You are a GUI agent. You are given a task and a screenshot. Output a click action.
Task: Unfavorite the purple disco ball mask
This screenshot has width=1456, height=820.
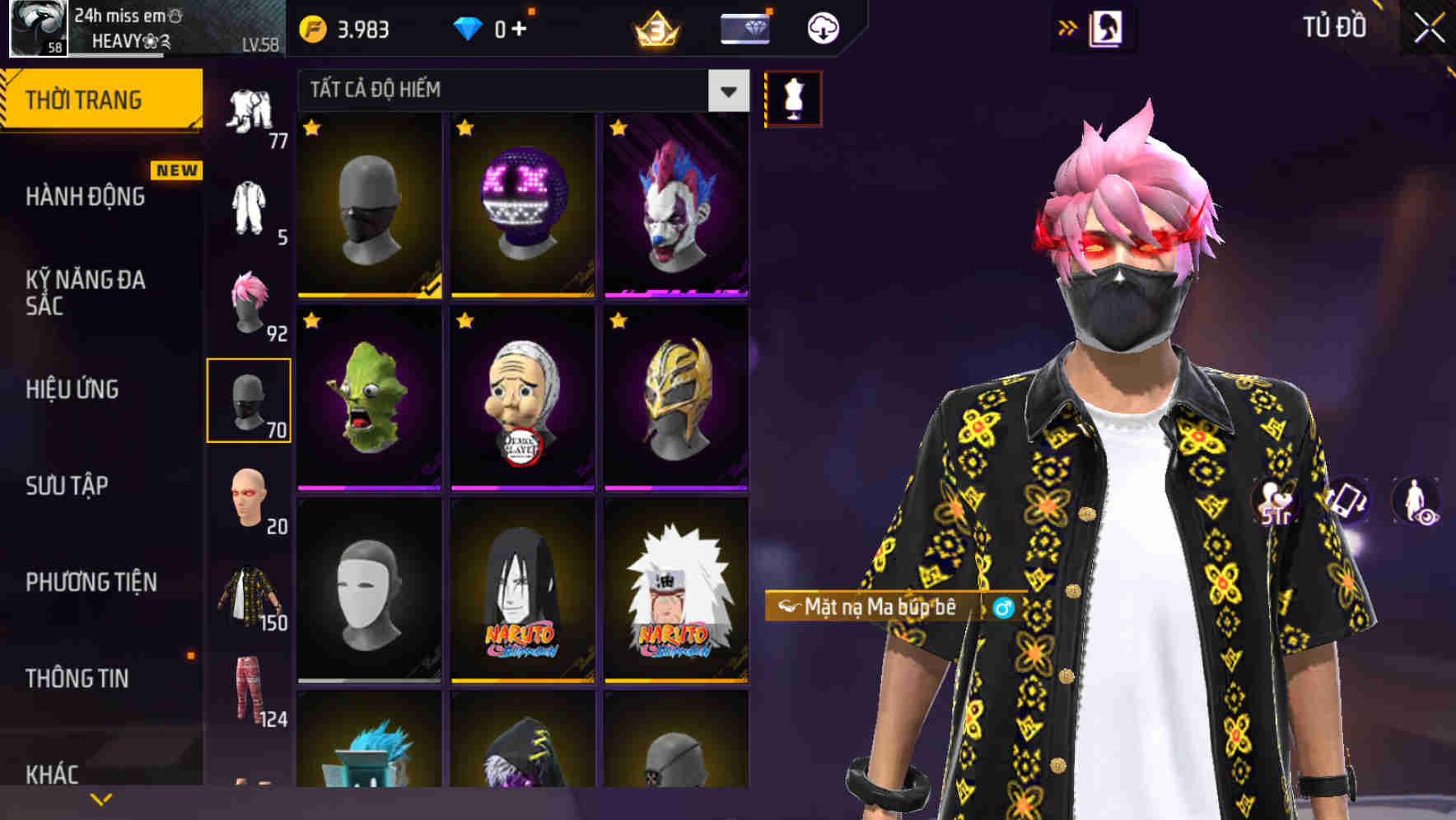[x=465, y=128]
